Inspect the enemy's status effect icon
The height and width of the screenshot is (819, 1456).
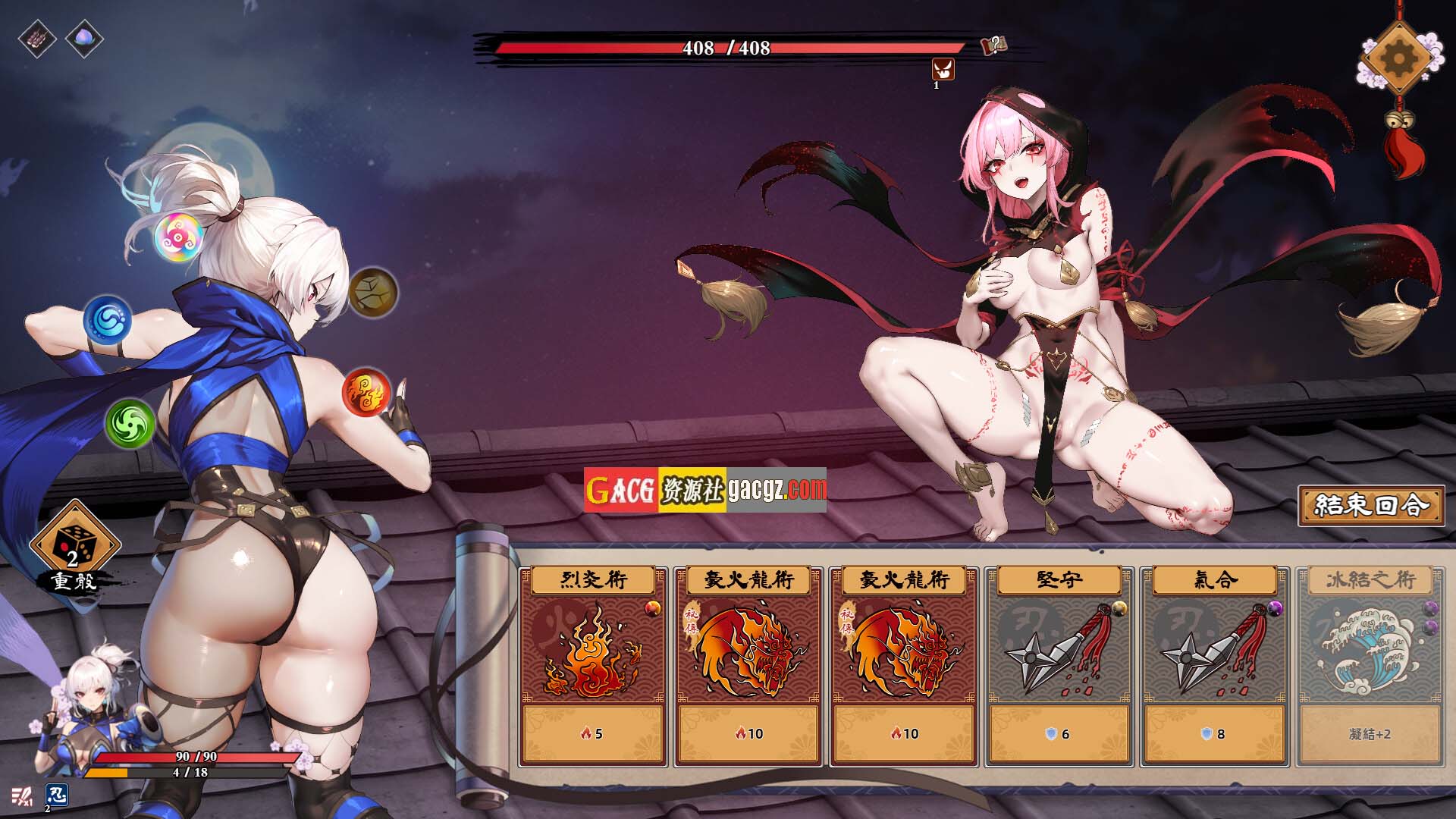pyautogui.click(x=943, y=70)
